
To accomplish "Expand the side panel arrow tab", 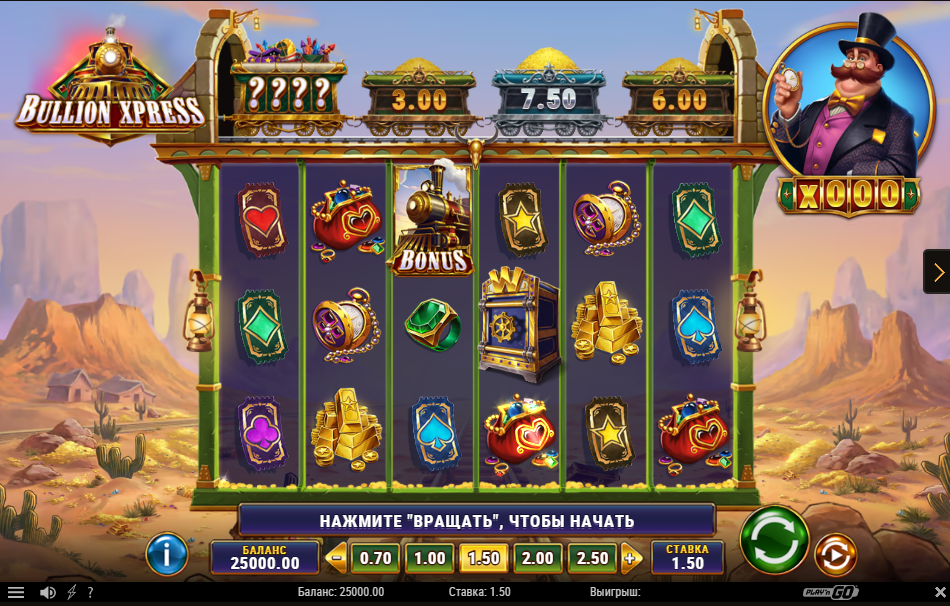I will [x=937, y=271].
